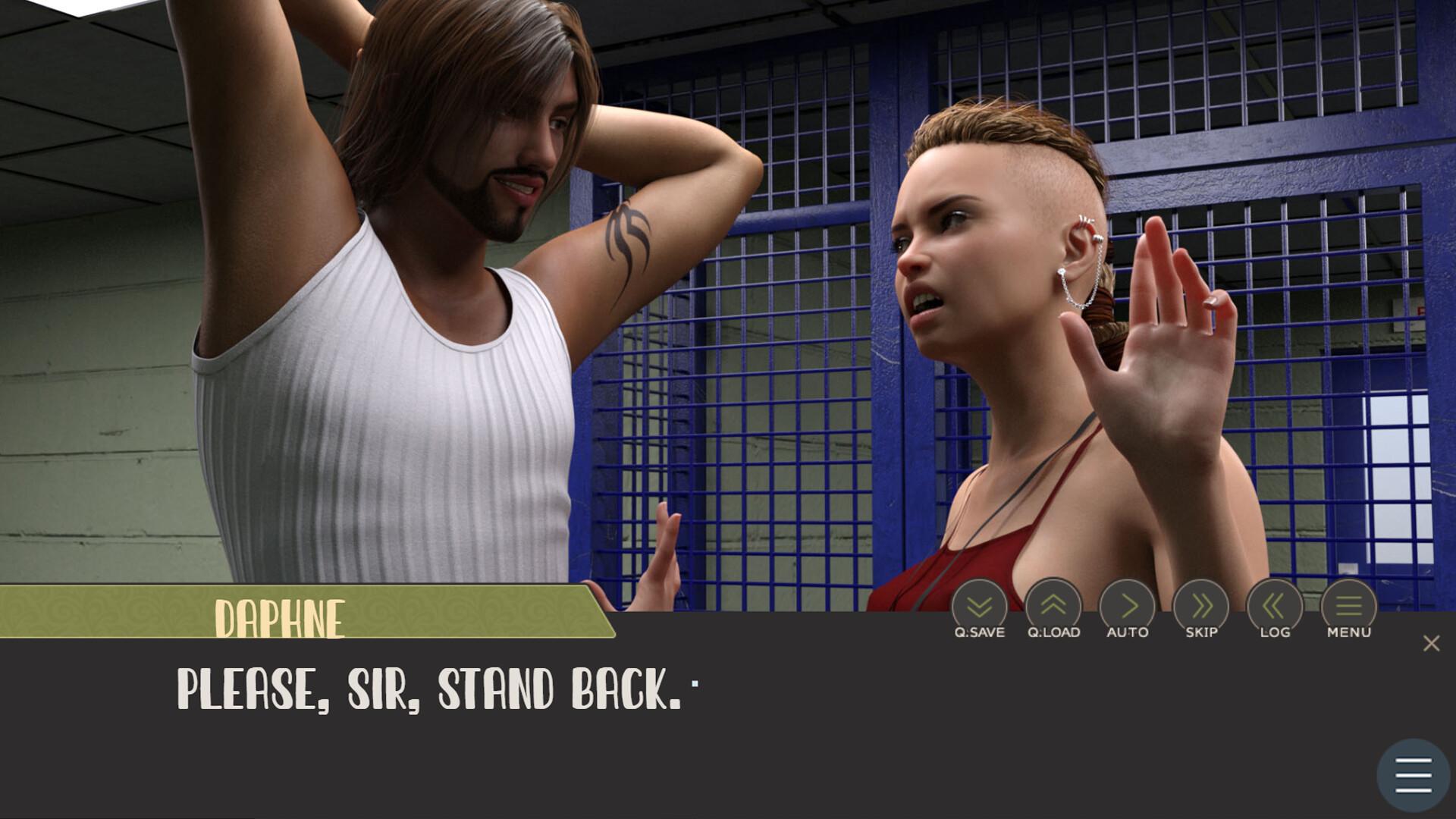The width and height of the screenshot is (1456, 819).
Task: Open the dialogue LOG
Action: coord(1275,607)
